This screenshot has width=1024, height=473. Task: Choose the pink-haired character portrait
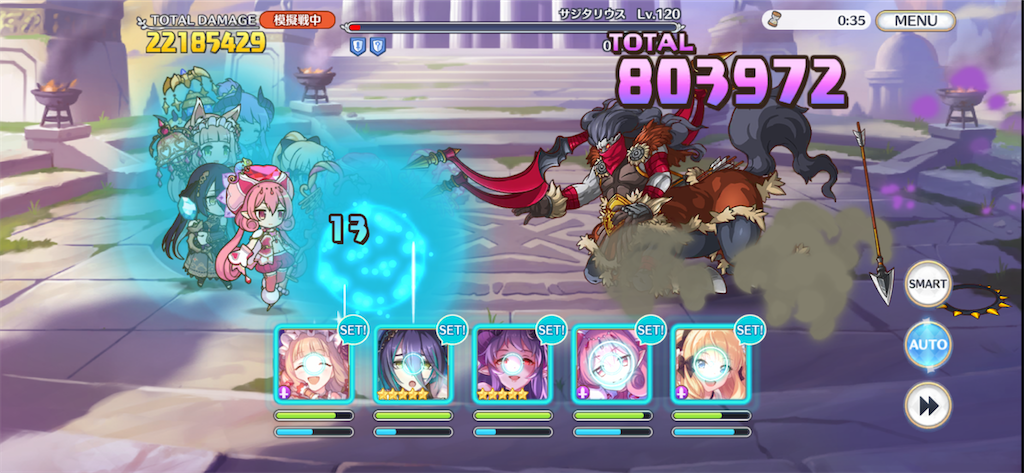[x=610, y=364]
